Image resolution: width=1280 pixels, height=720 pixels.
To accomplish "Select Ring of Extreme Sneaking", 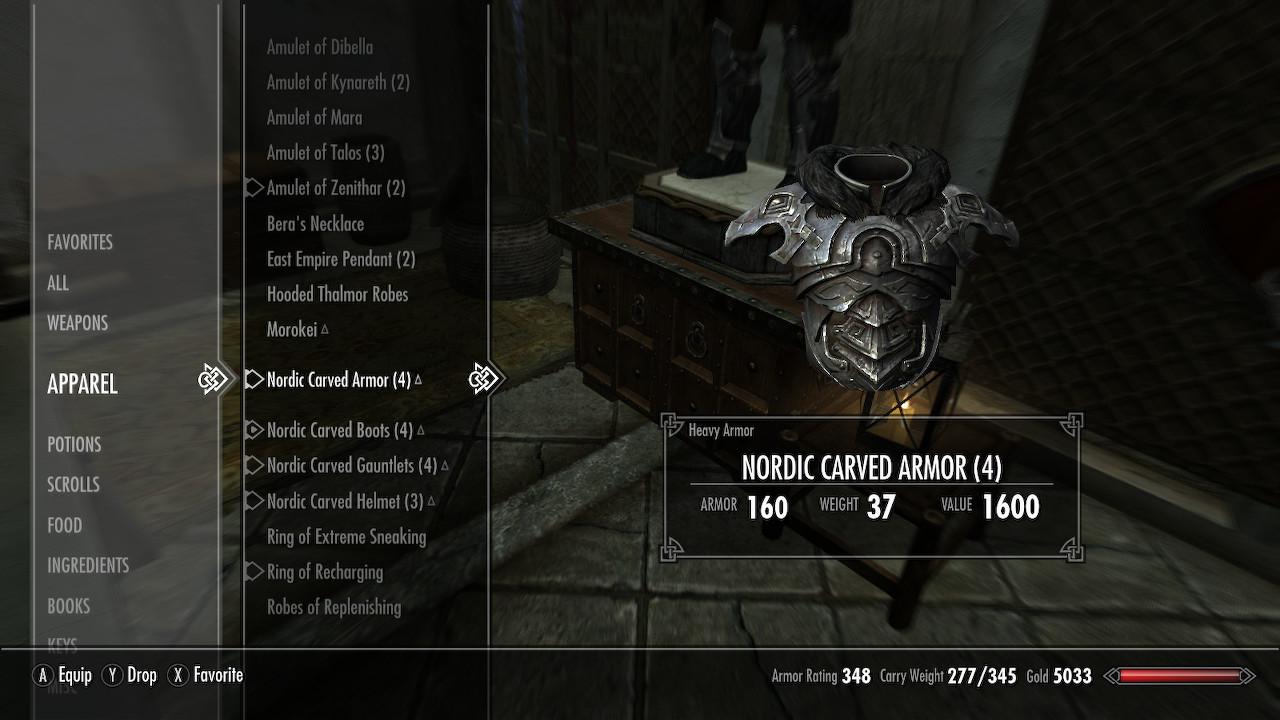I will (345, 537).
